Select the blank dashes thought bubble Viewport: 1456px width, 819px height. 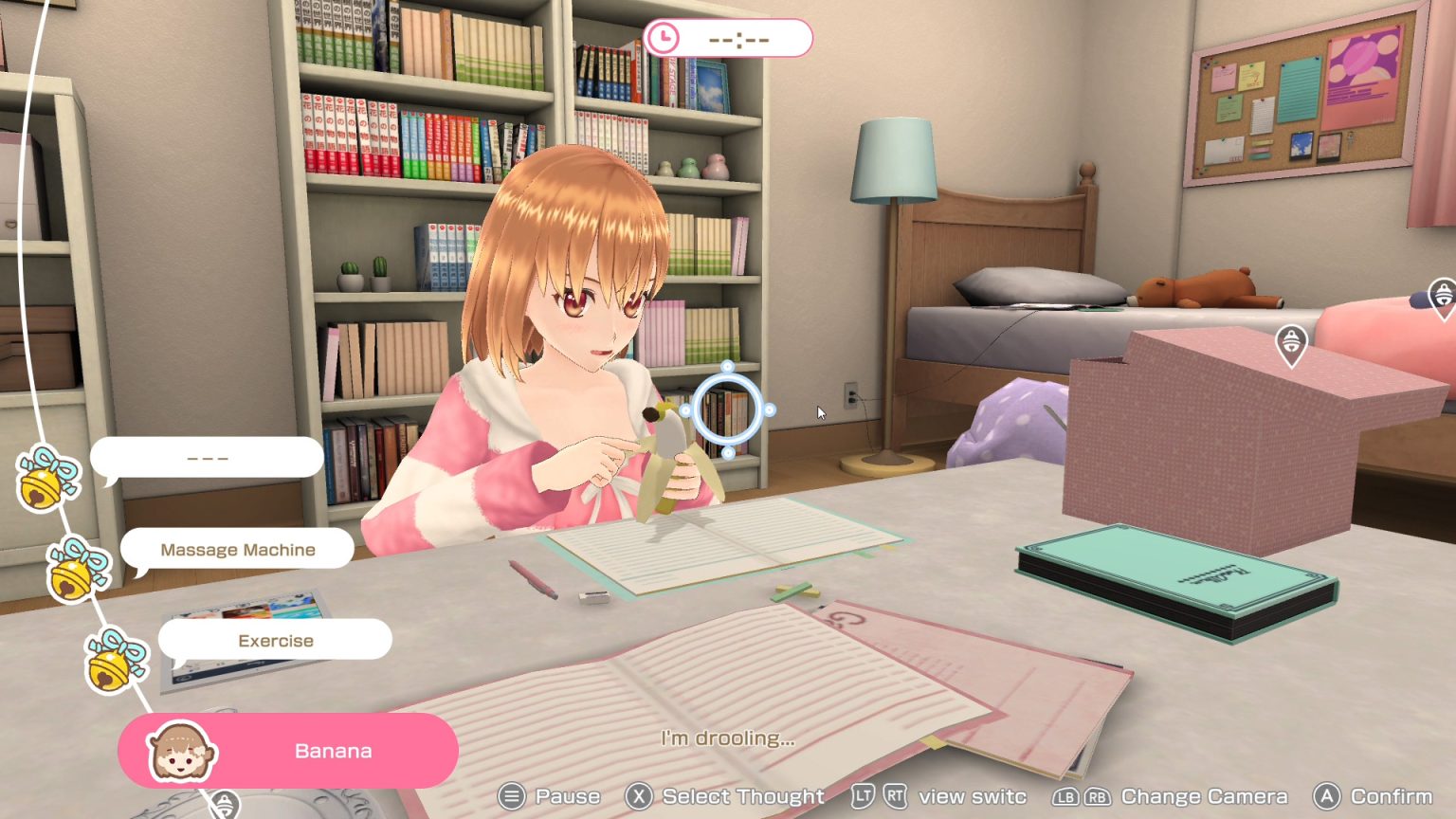[207, 458]
